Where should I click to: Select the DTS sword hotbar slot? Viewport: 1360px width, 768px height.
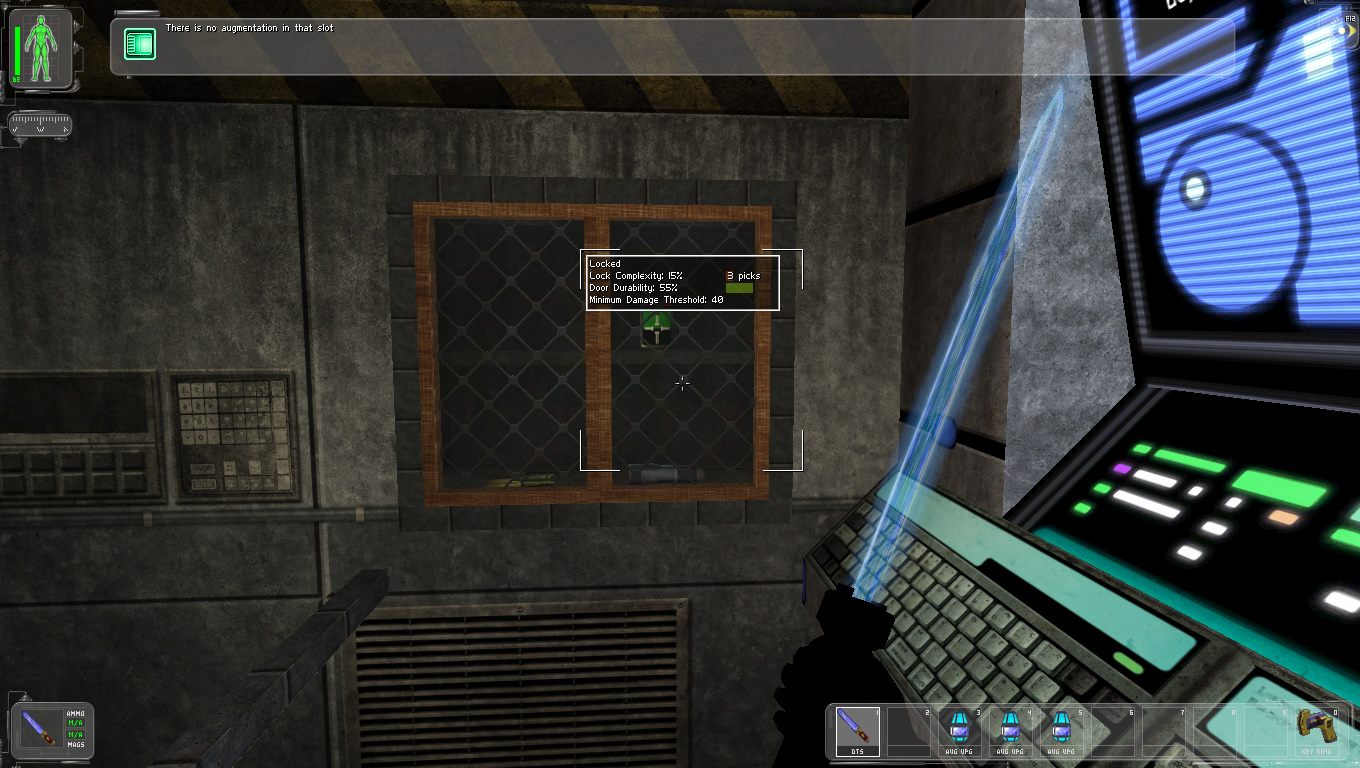point(858,731)
